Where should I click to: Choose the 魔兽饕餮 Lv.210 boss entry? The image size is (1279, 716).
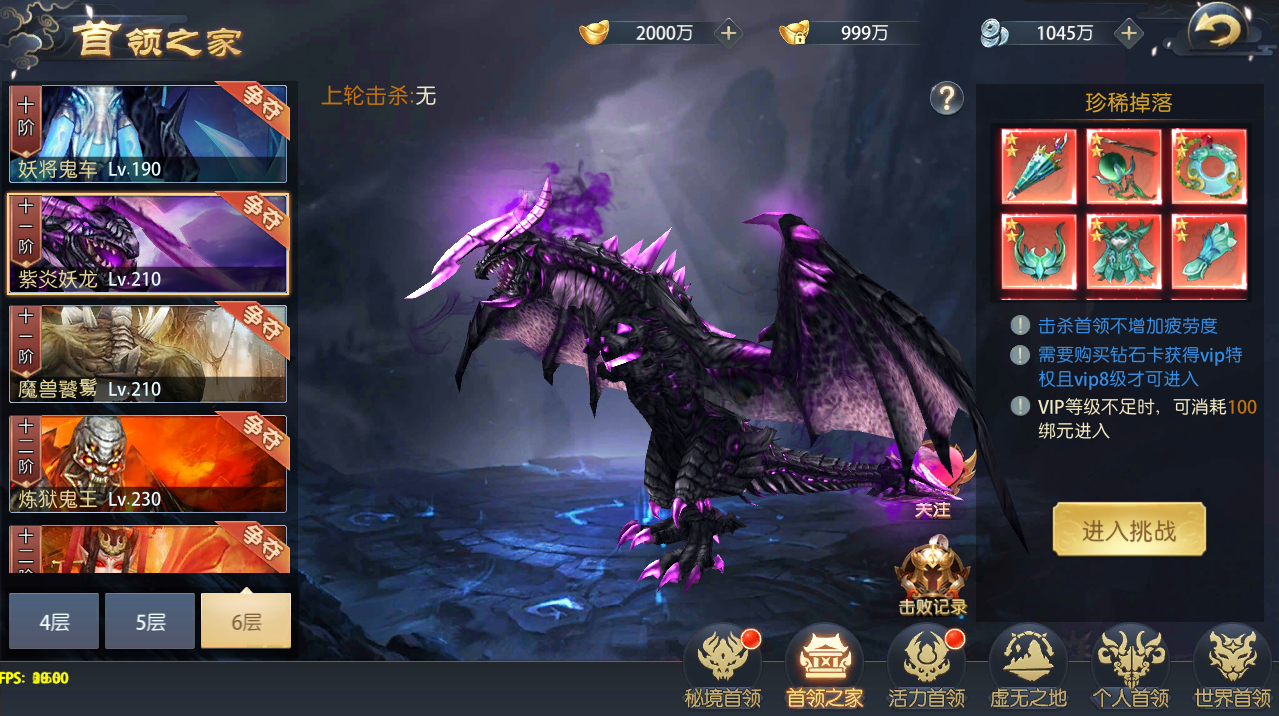tap(148, 354)
